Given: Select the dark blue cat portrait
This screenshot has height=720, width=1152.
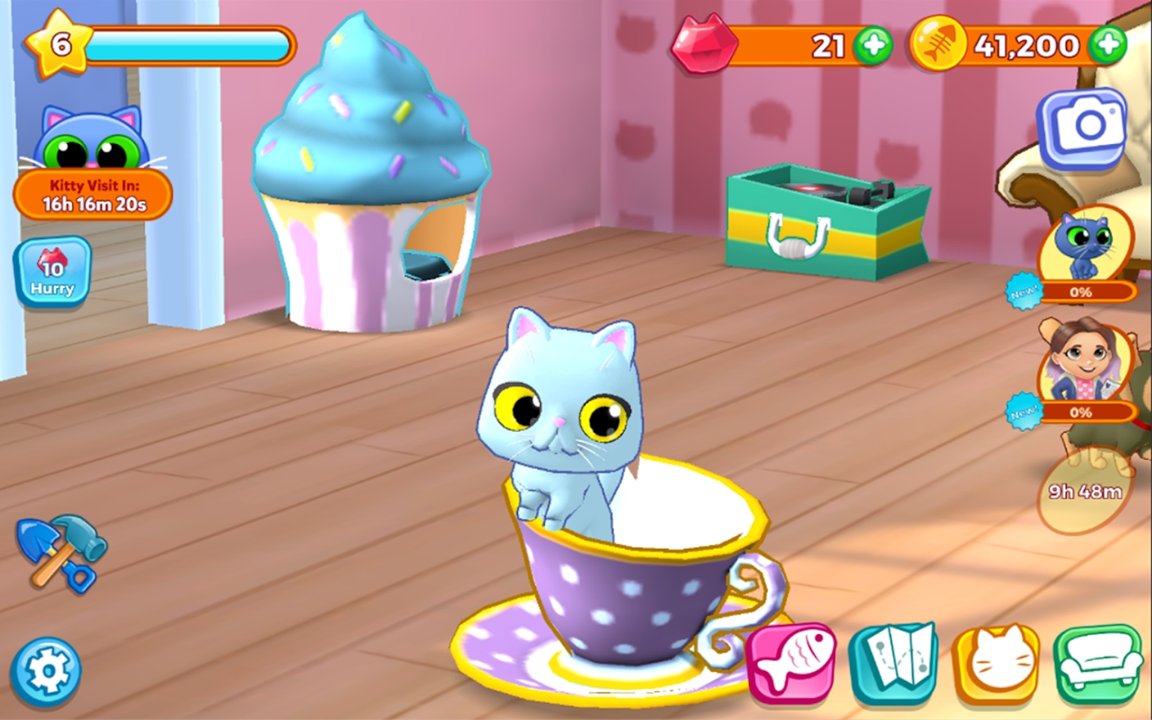Looking at the screenshot, I should pyautogui.click(x=1084, y=245).
